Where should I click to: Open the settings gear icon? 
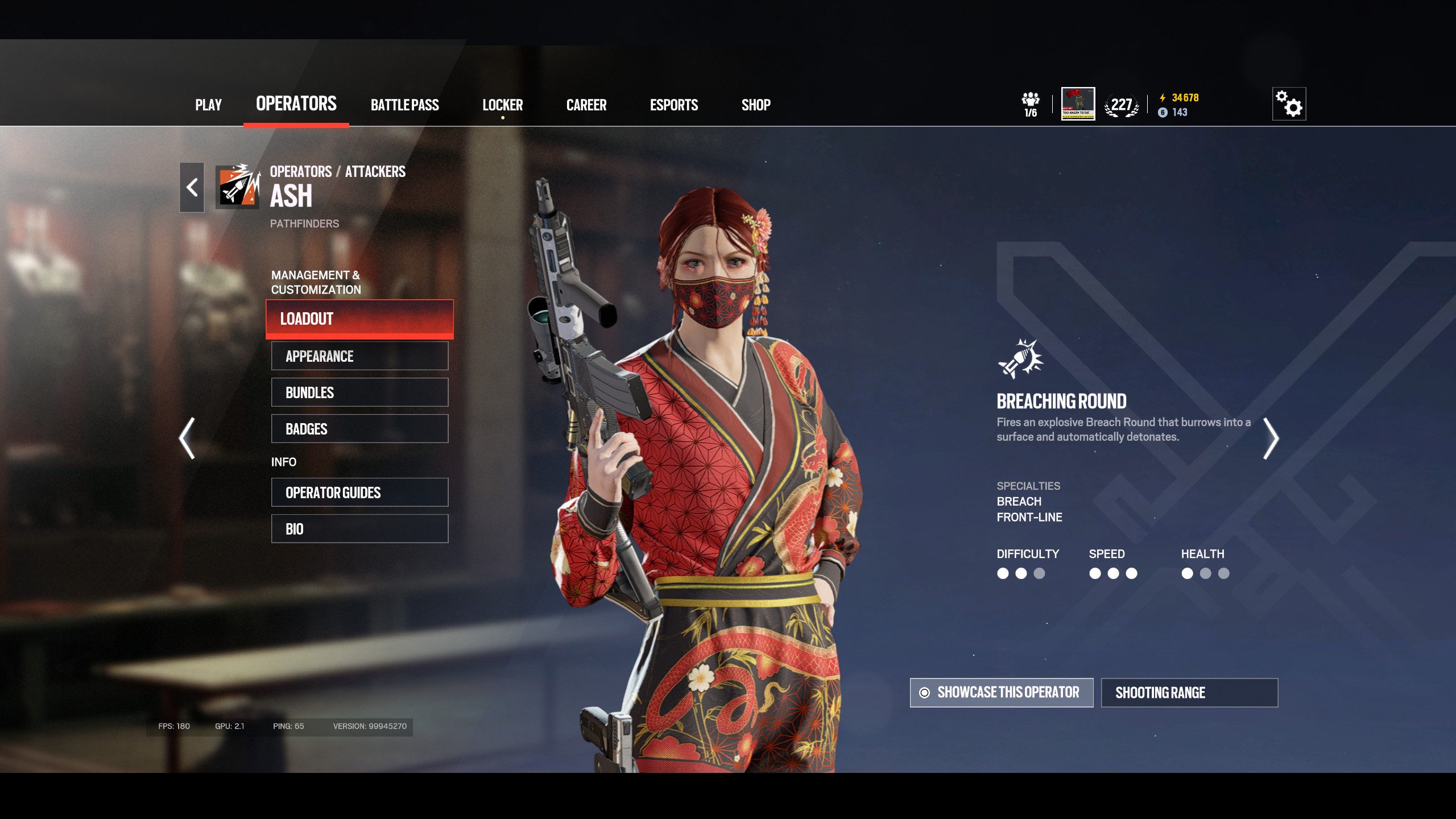point(1289,104)
